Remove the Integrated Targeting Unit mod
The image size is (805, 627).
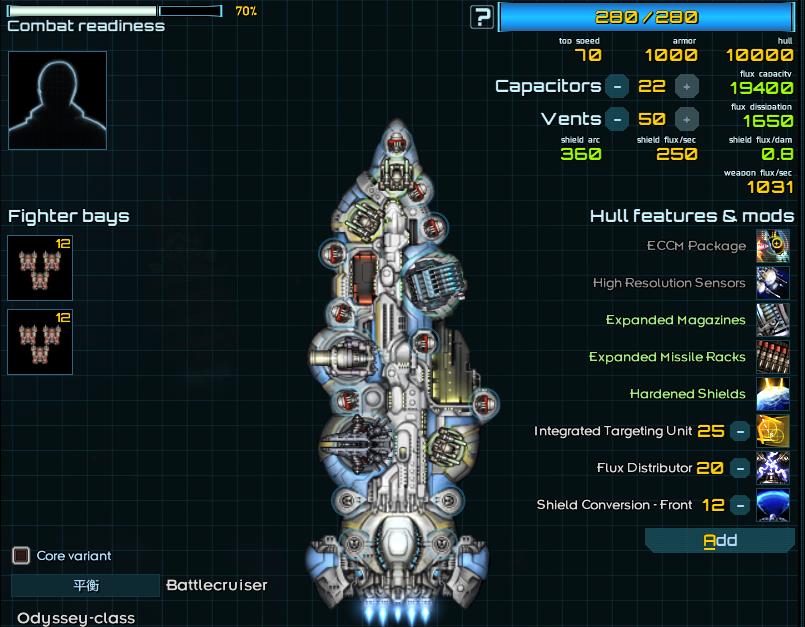tap(739, 431)
